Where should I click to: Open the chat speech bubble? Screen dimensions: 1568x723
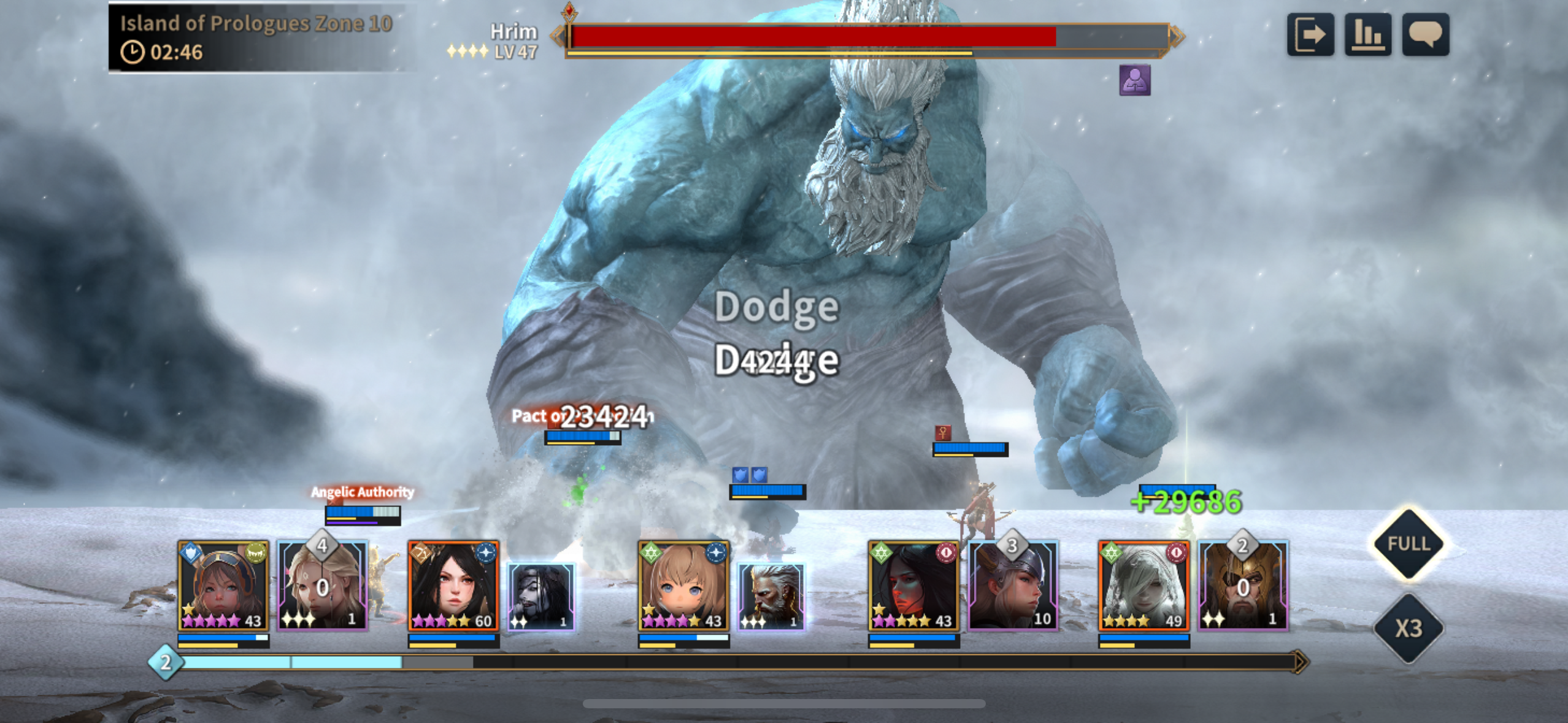tap(1425, 34)
